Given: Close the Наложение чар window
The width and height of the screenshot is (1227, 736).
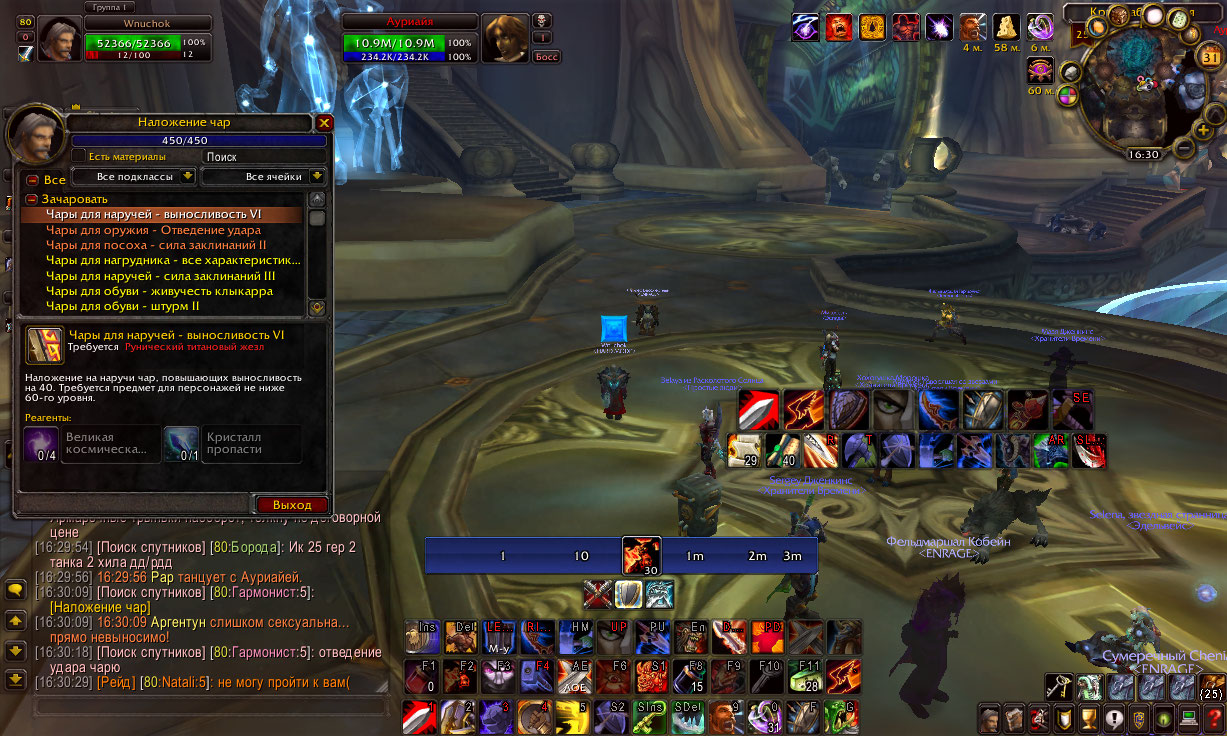Looking at the screenshot, I should click(324, 123).
